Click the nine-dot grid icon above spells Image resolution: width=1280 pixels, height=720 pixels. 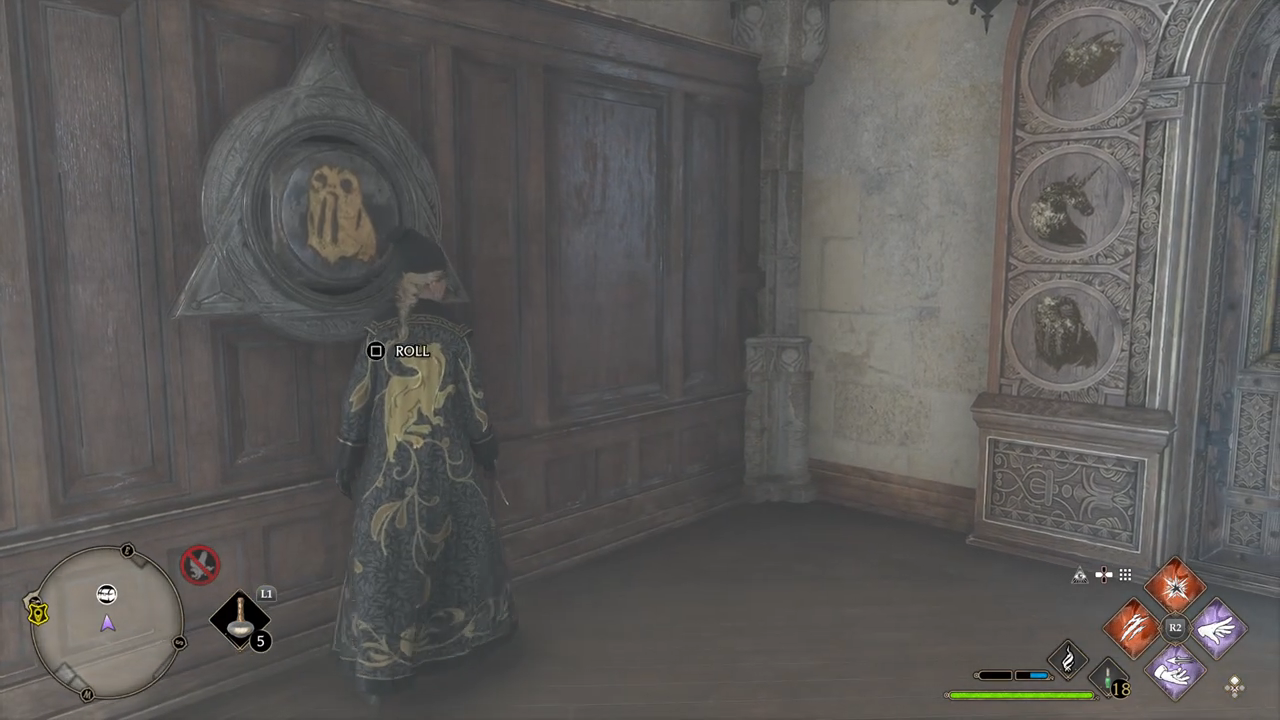(x=1125, y=575)
